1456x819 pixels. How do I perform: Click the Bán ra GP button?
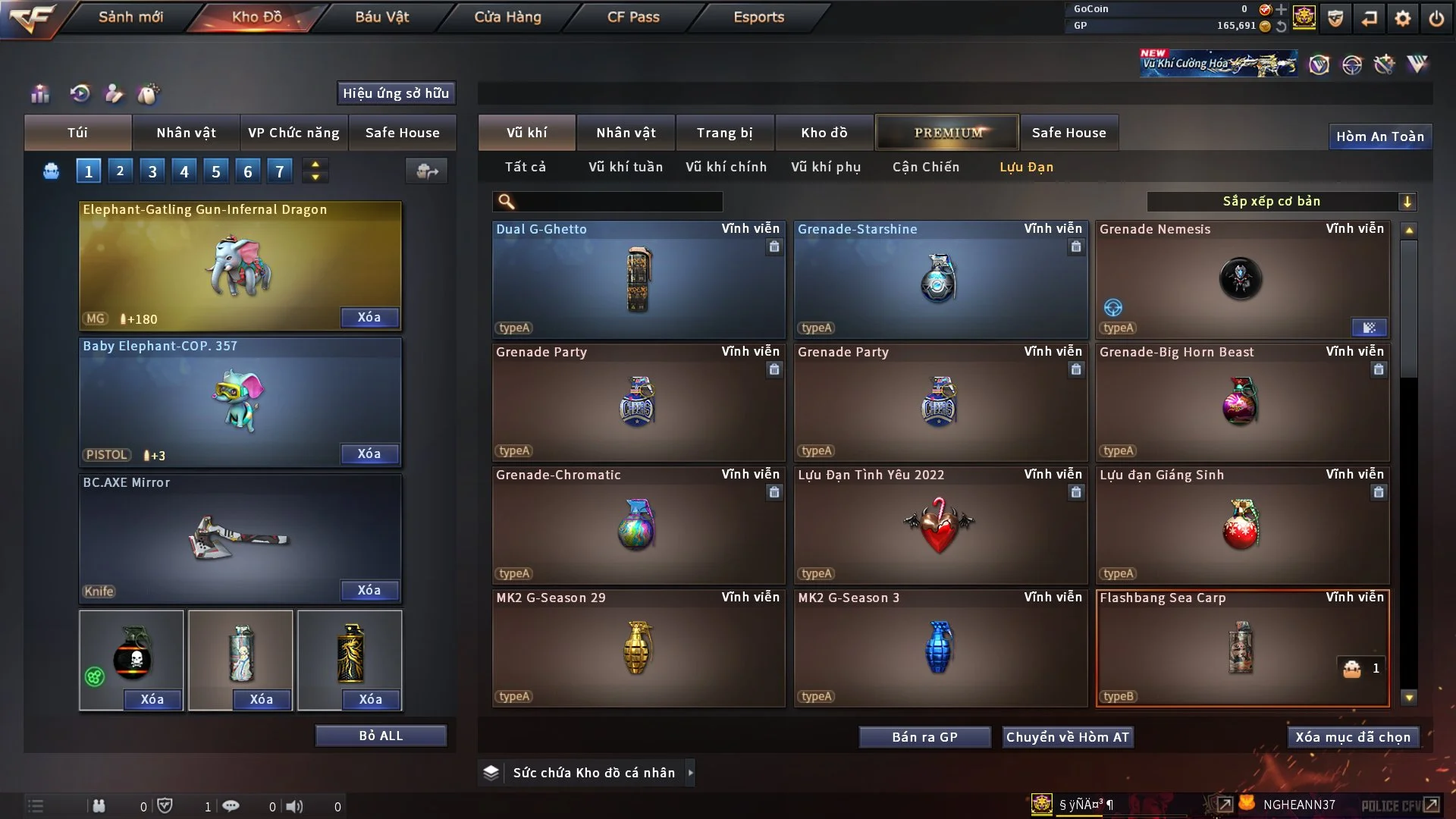[x=924, y=737]
